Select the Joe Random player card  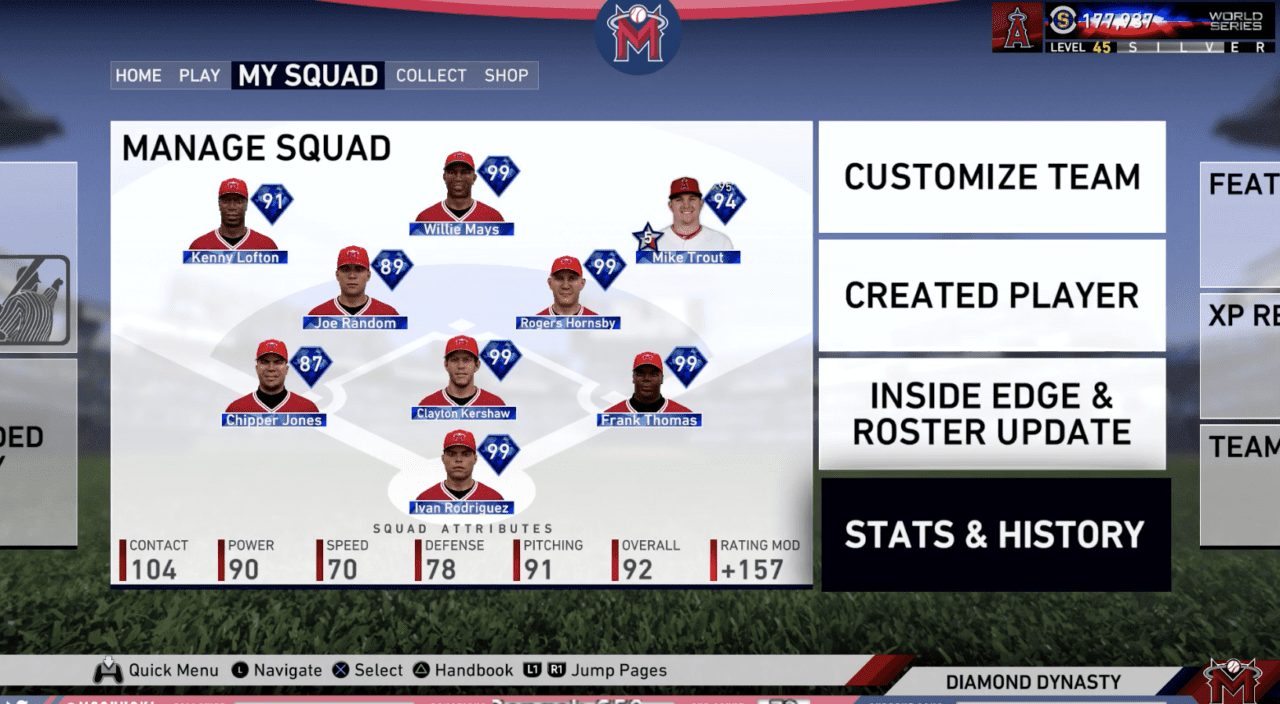coord(353,289)
